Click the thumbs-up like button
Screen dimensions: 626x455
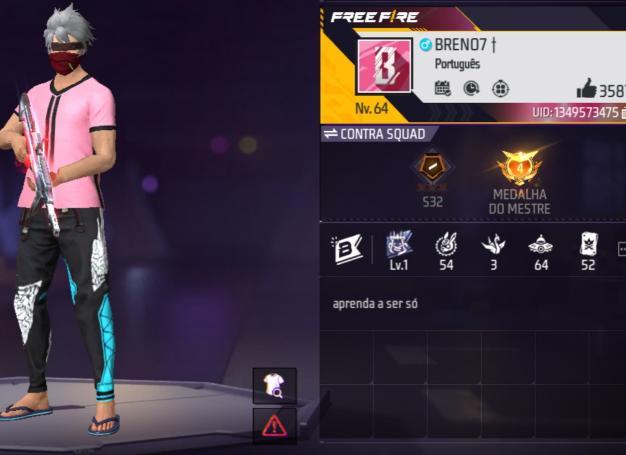[586, 88]
